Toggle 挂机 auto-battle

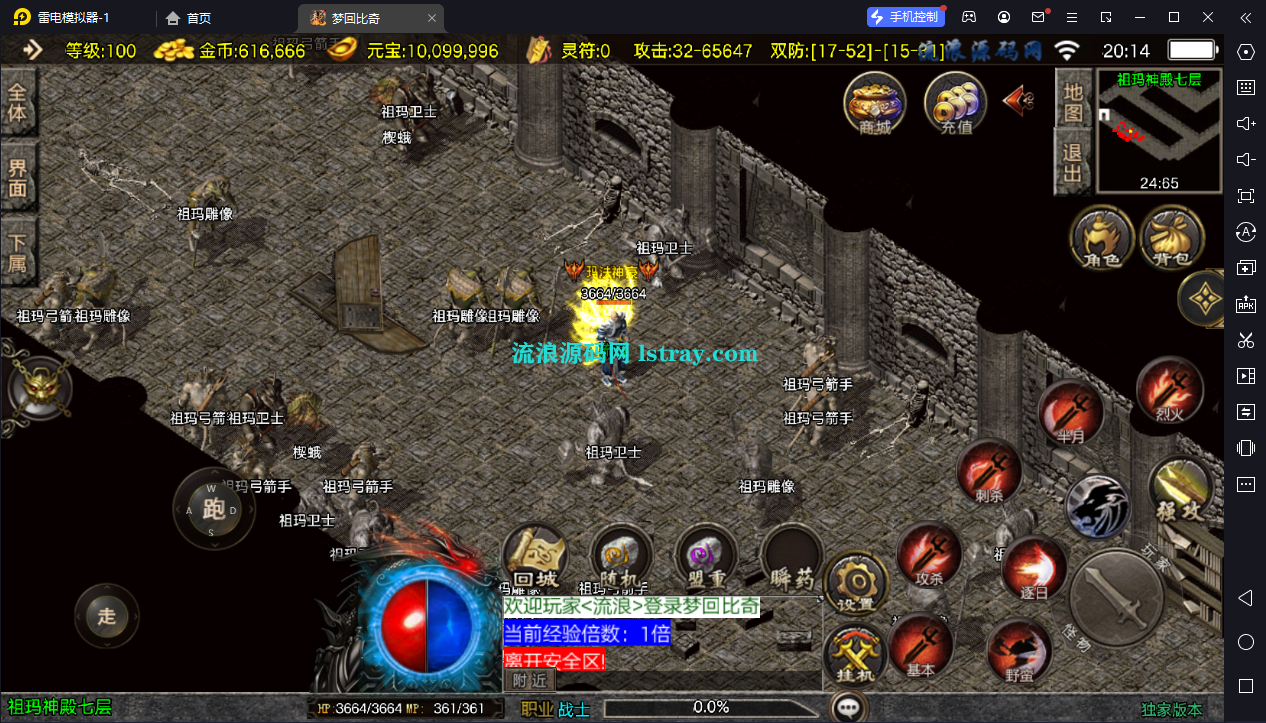[x=855, y=655]
